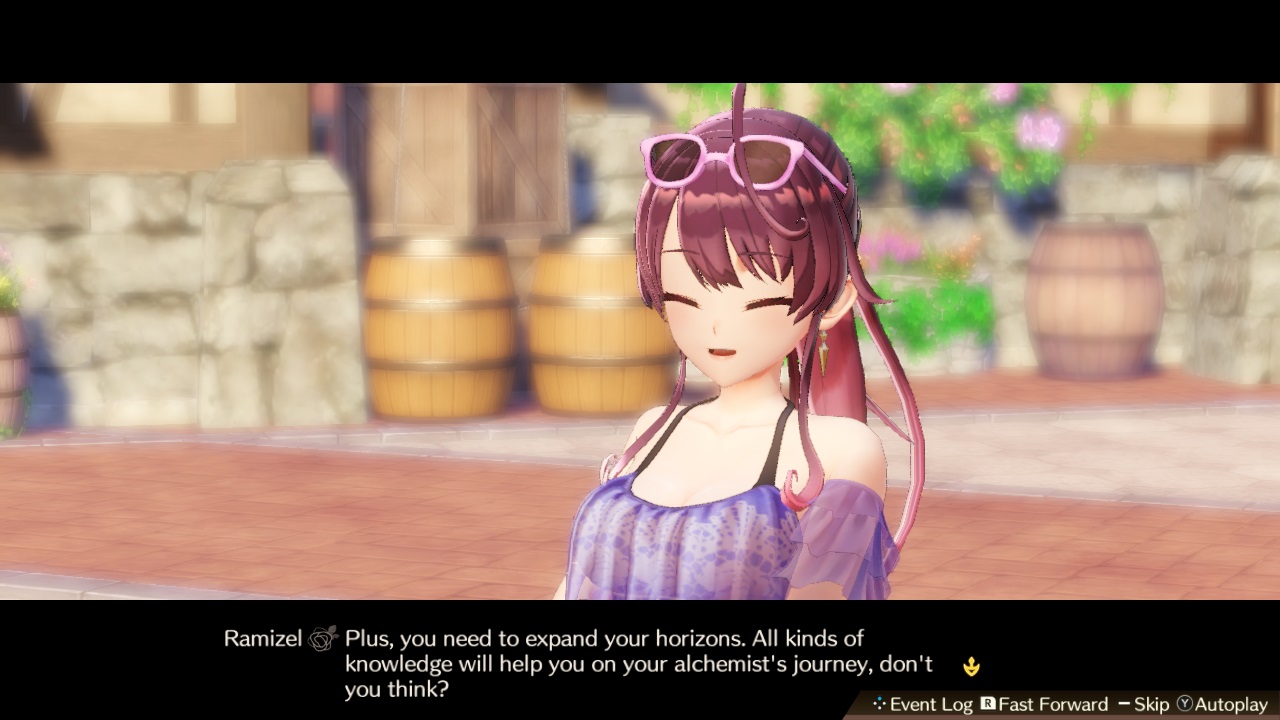The width and height of the screenshot is (1280, 720).
Task: Expand the bottom control bar
Action: (1060, 704)
